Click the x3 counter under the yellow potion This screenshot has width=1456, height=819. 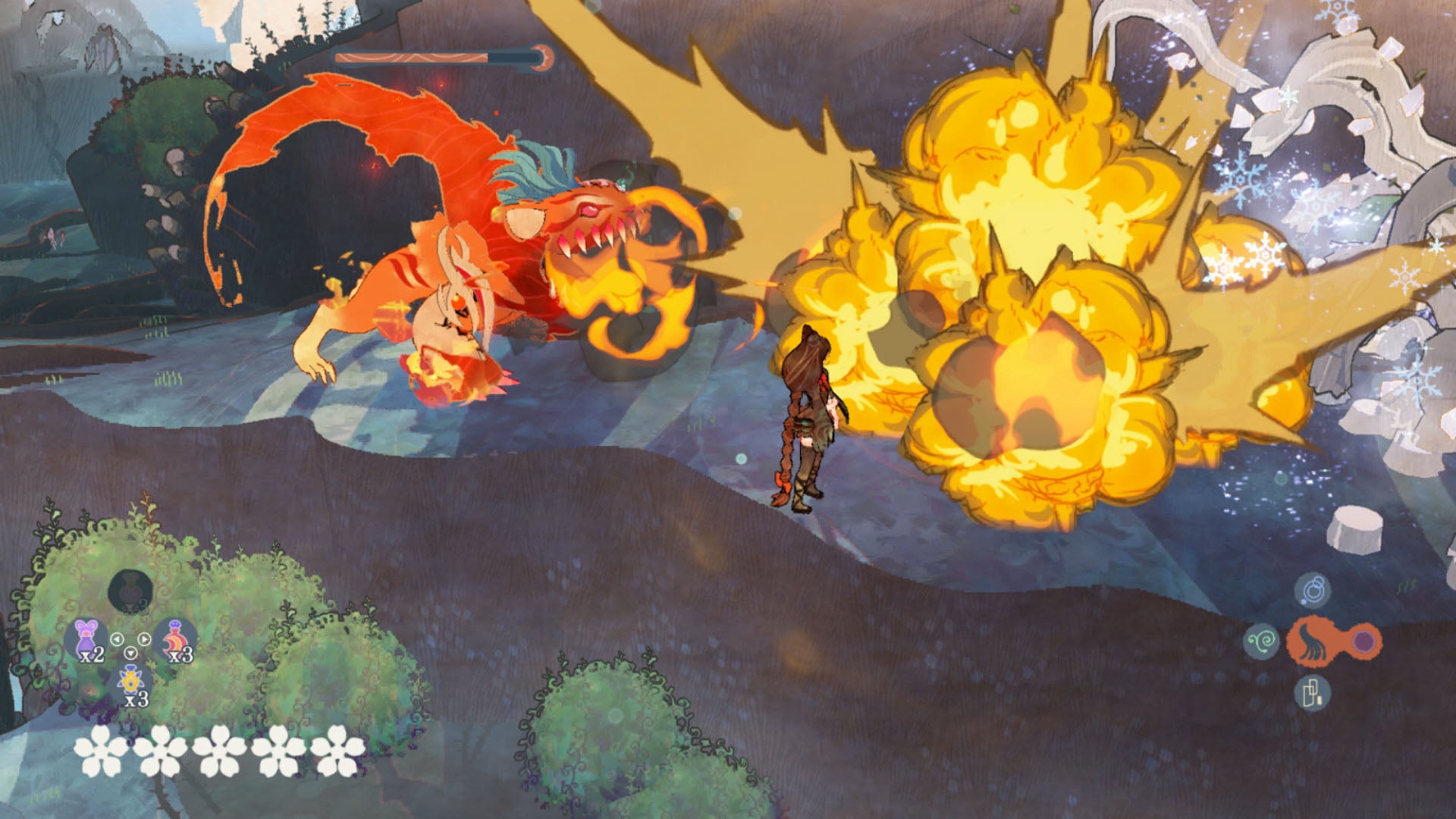[x=136, y=700]
